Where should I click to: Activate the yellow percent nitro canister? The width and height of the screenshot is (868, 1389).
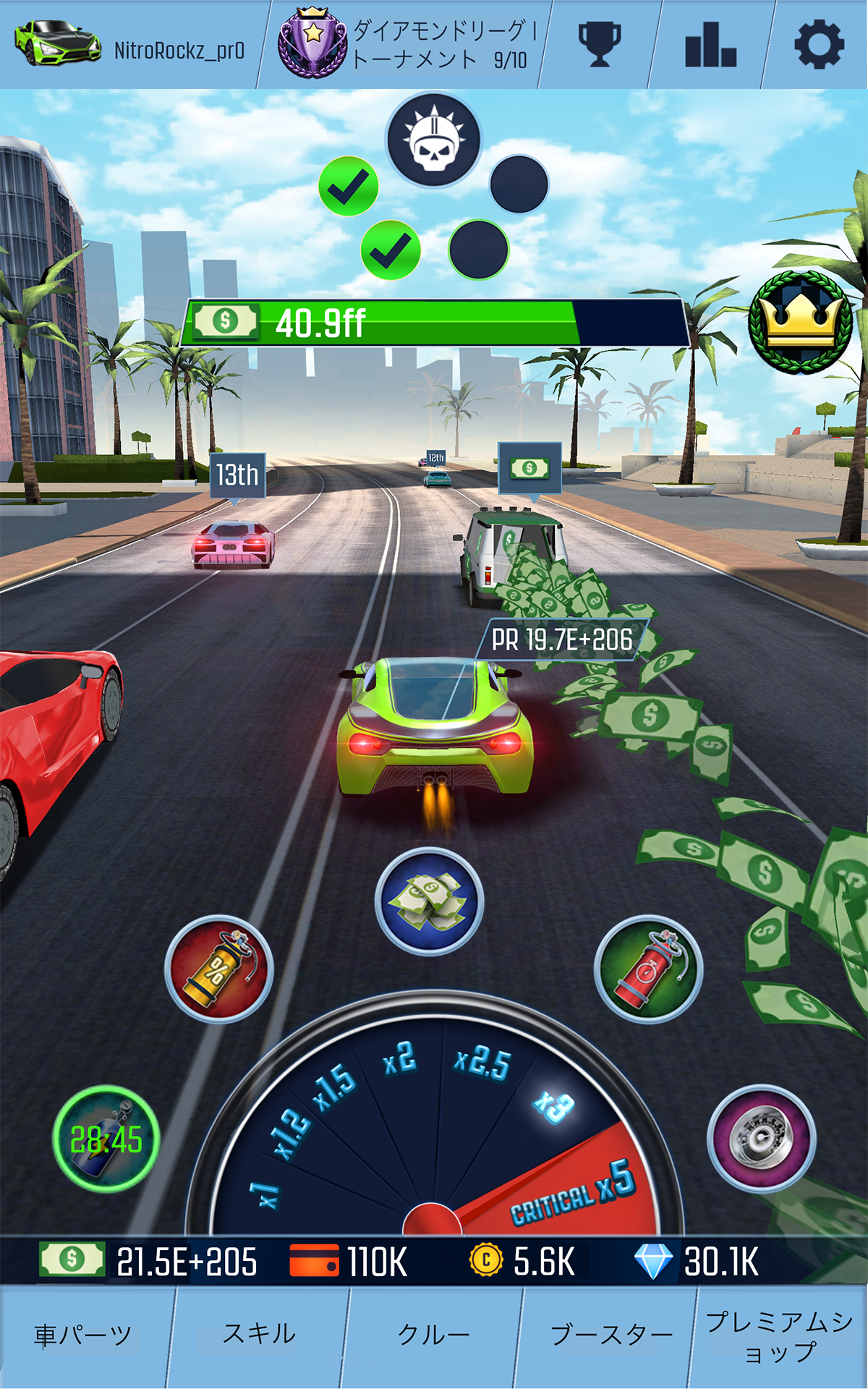click(218, 969)
